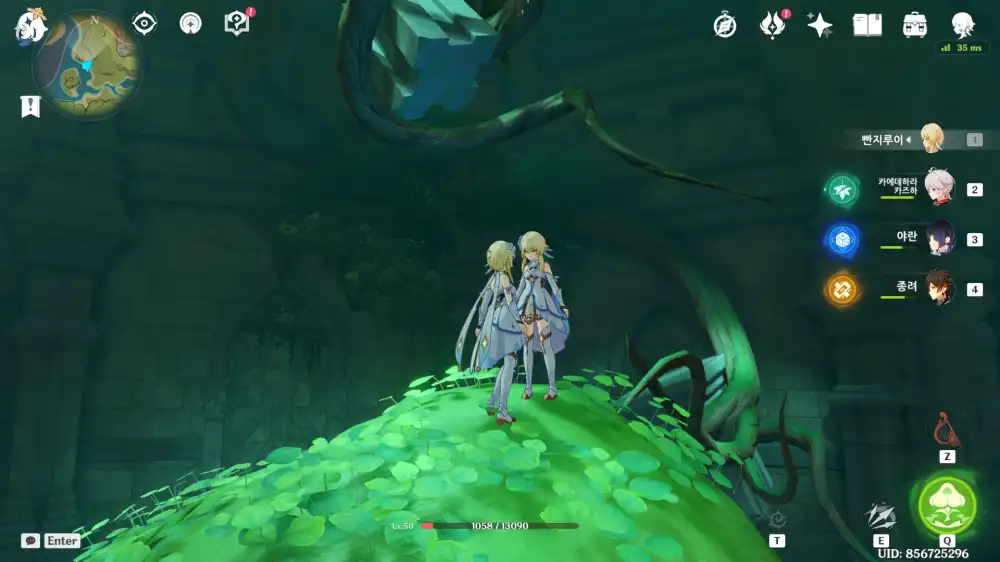Viewport: 1000px width, 562px height.
Task: Open the circular minimap
Action: pyautogui.click(x=86, y=66)
